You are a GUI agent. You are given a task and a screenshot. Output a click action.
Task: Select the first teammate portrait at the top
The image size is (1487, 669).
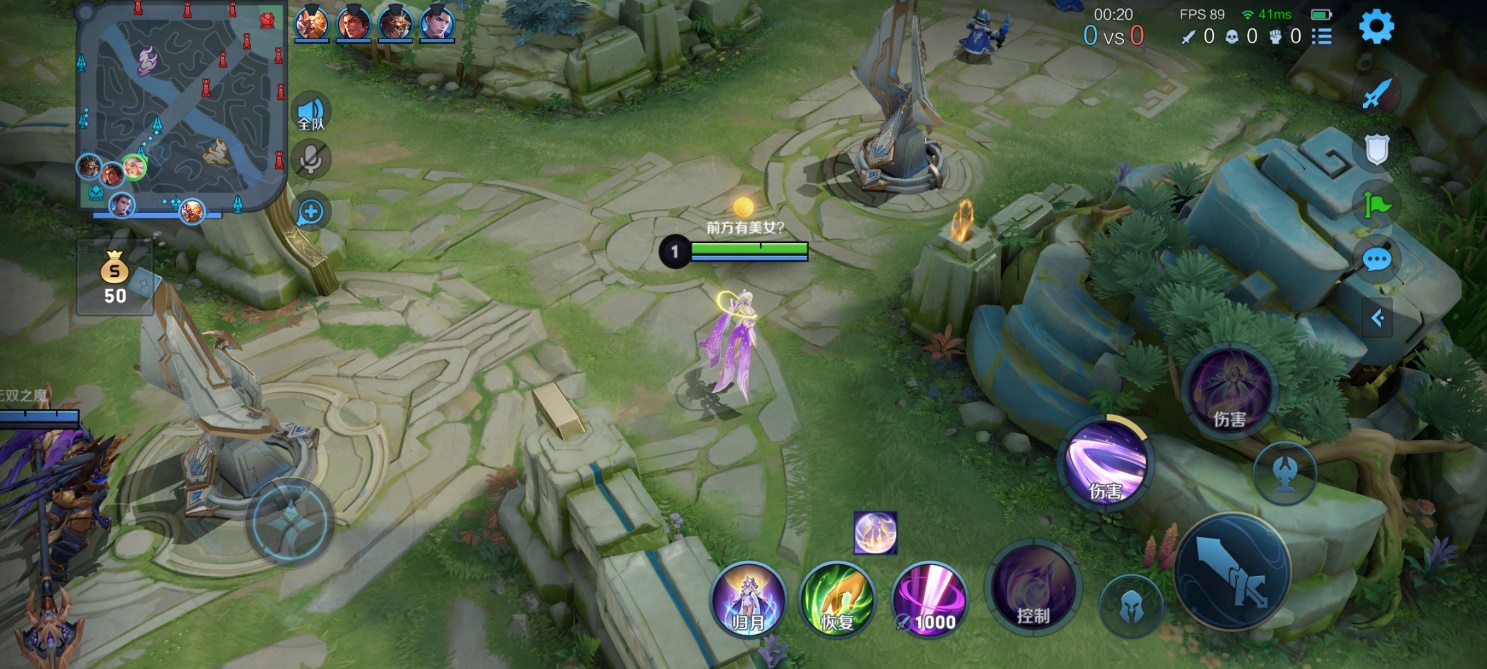pos(311,22)
